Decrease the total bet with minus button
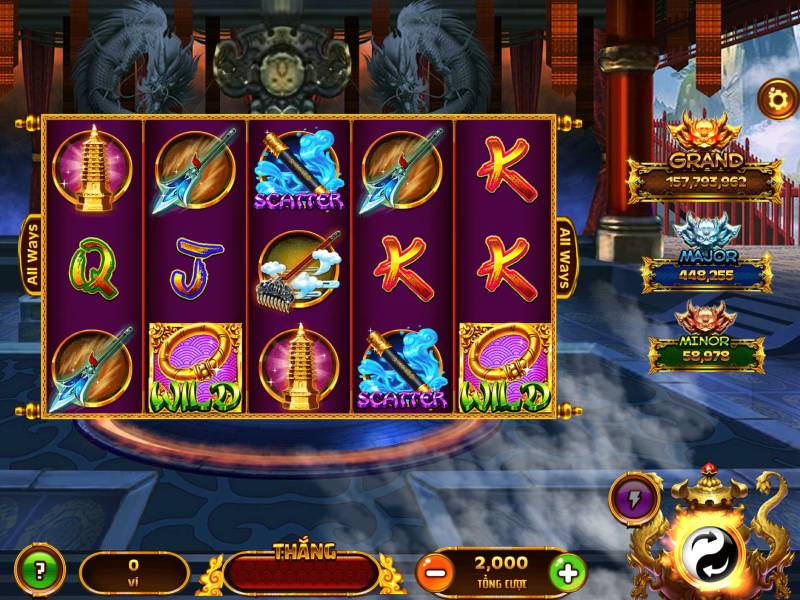Screen dimensions: 800x600 (x=433, y=573)
